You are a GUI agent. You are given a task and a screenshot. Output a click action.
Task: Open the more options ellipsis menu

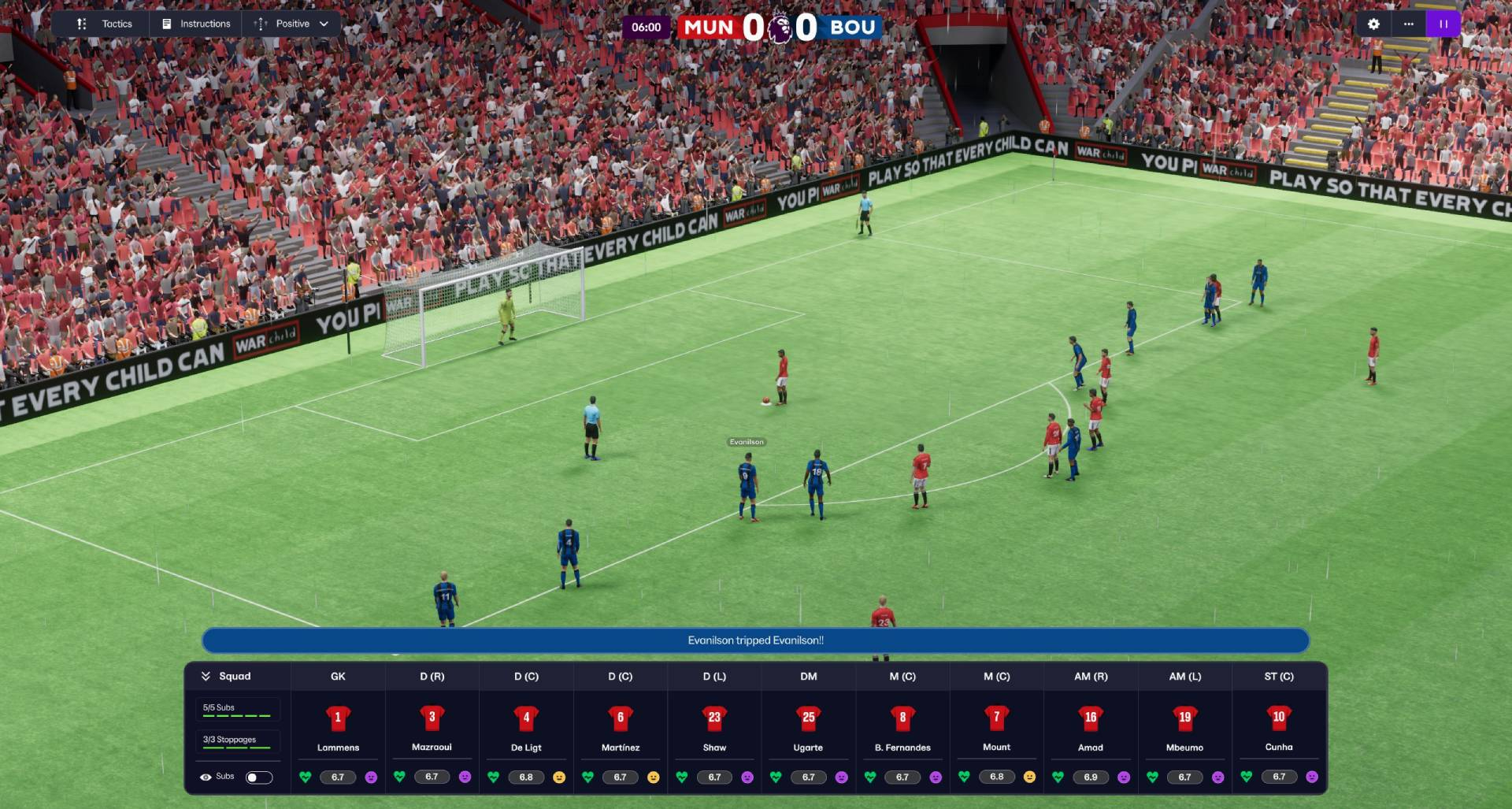1408,24
